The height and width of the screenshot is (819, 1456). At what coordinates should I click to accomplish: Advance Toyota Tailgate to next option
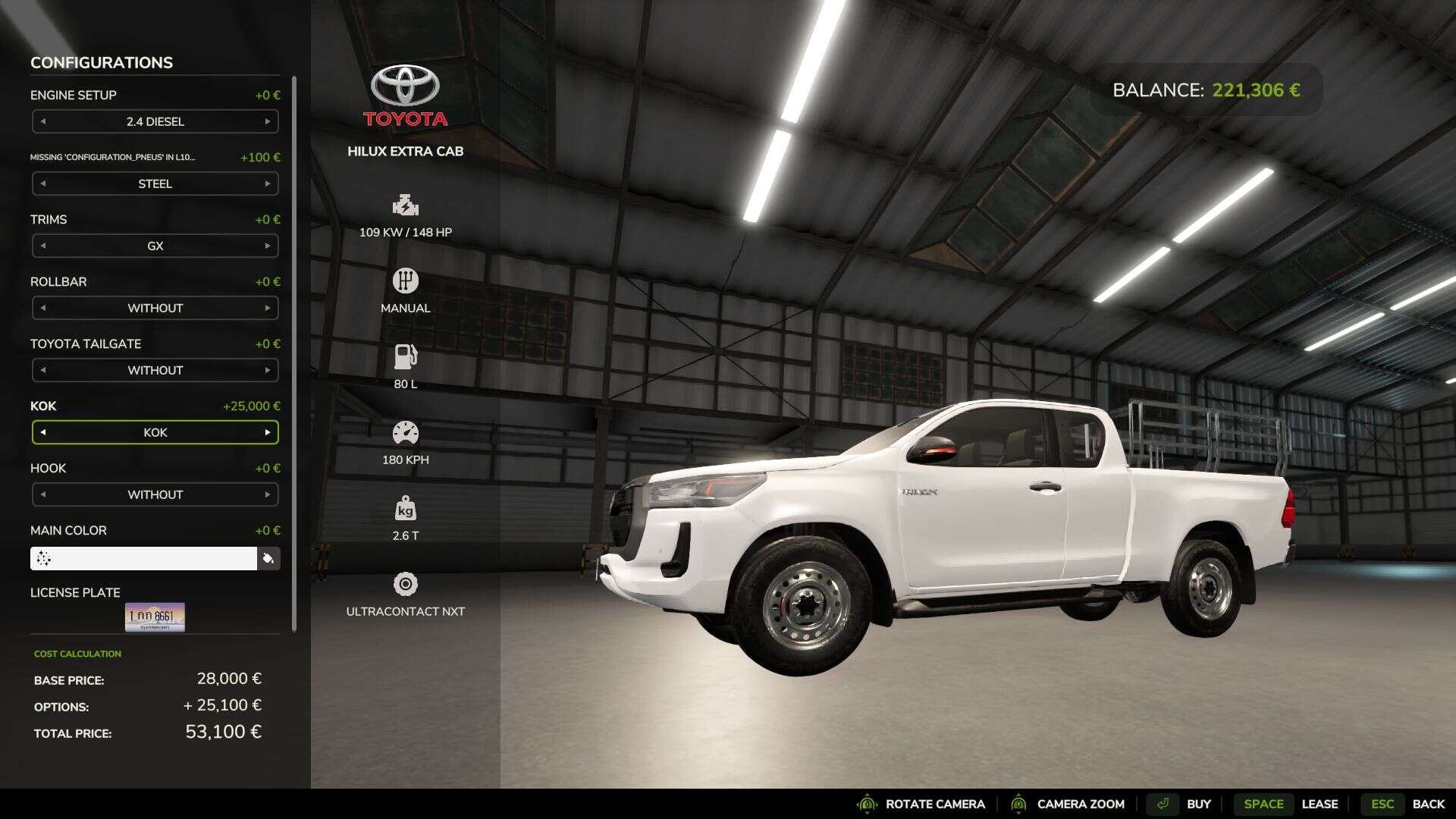(x=268, y=370)
